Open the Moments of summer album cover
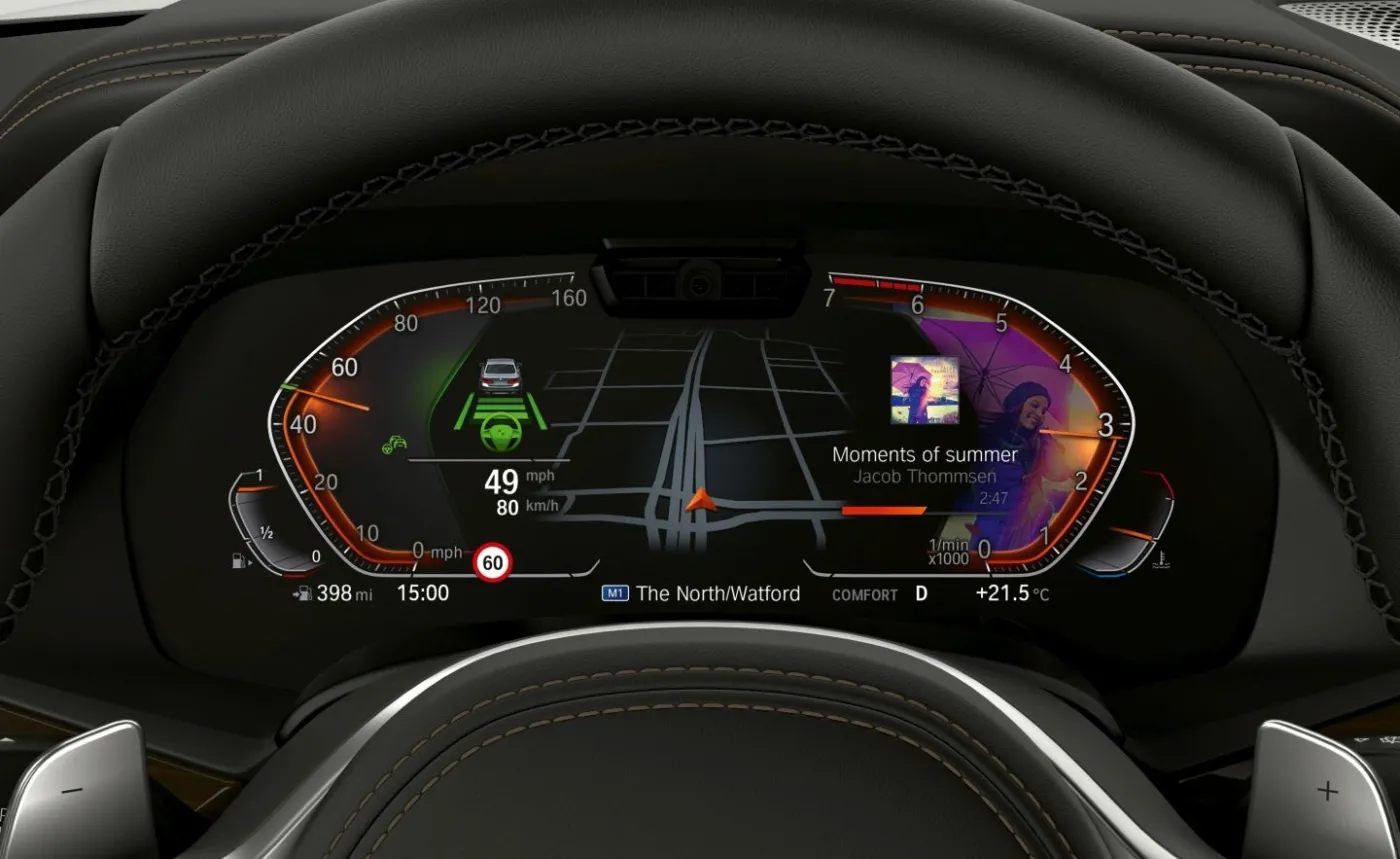1400x859 pixels. [x=924, y=390]
